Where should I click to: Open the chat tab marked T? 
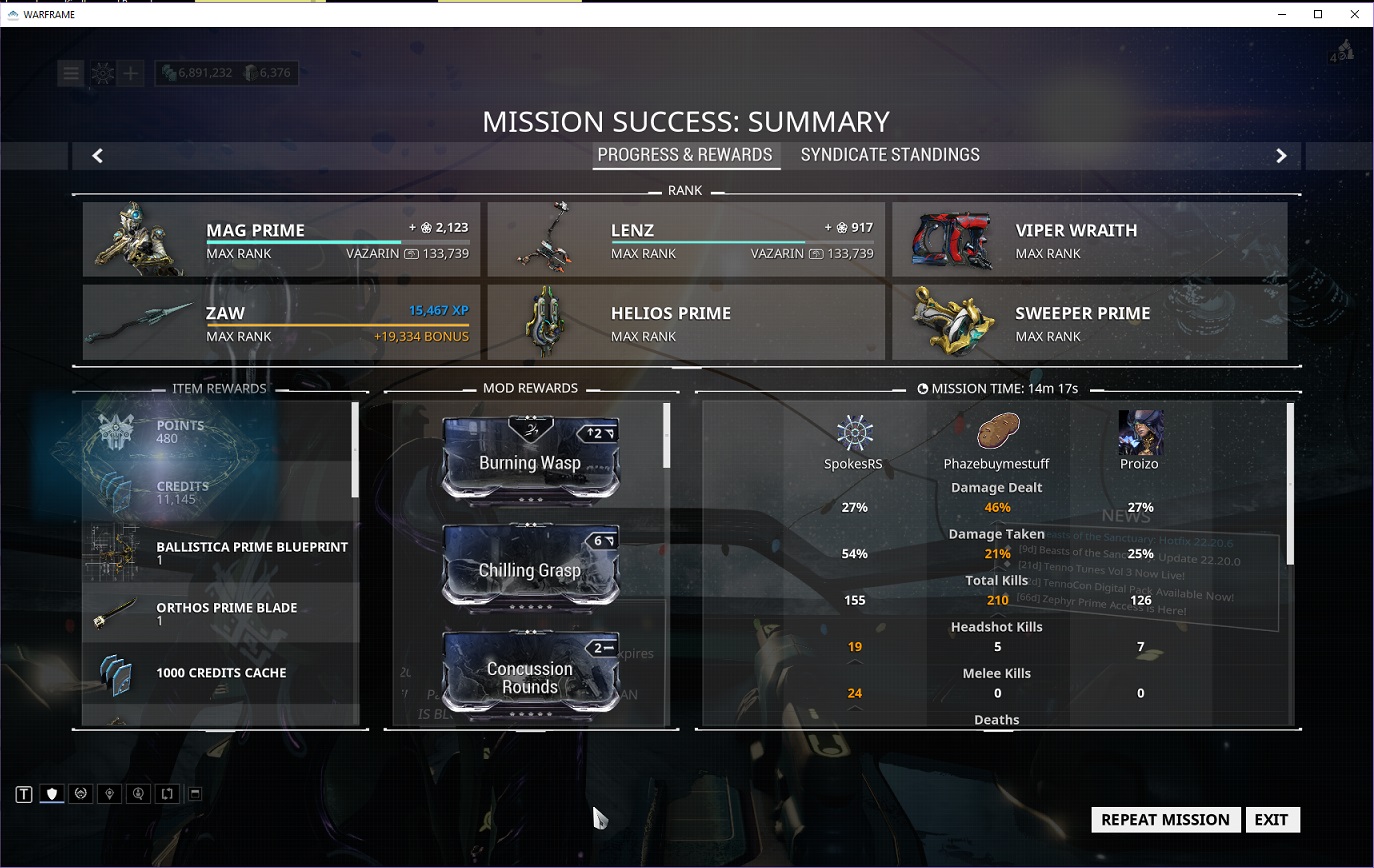pos(24,794)
